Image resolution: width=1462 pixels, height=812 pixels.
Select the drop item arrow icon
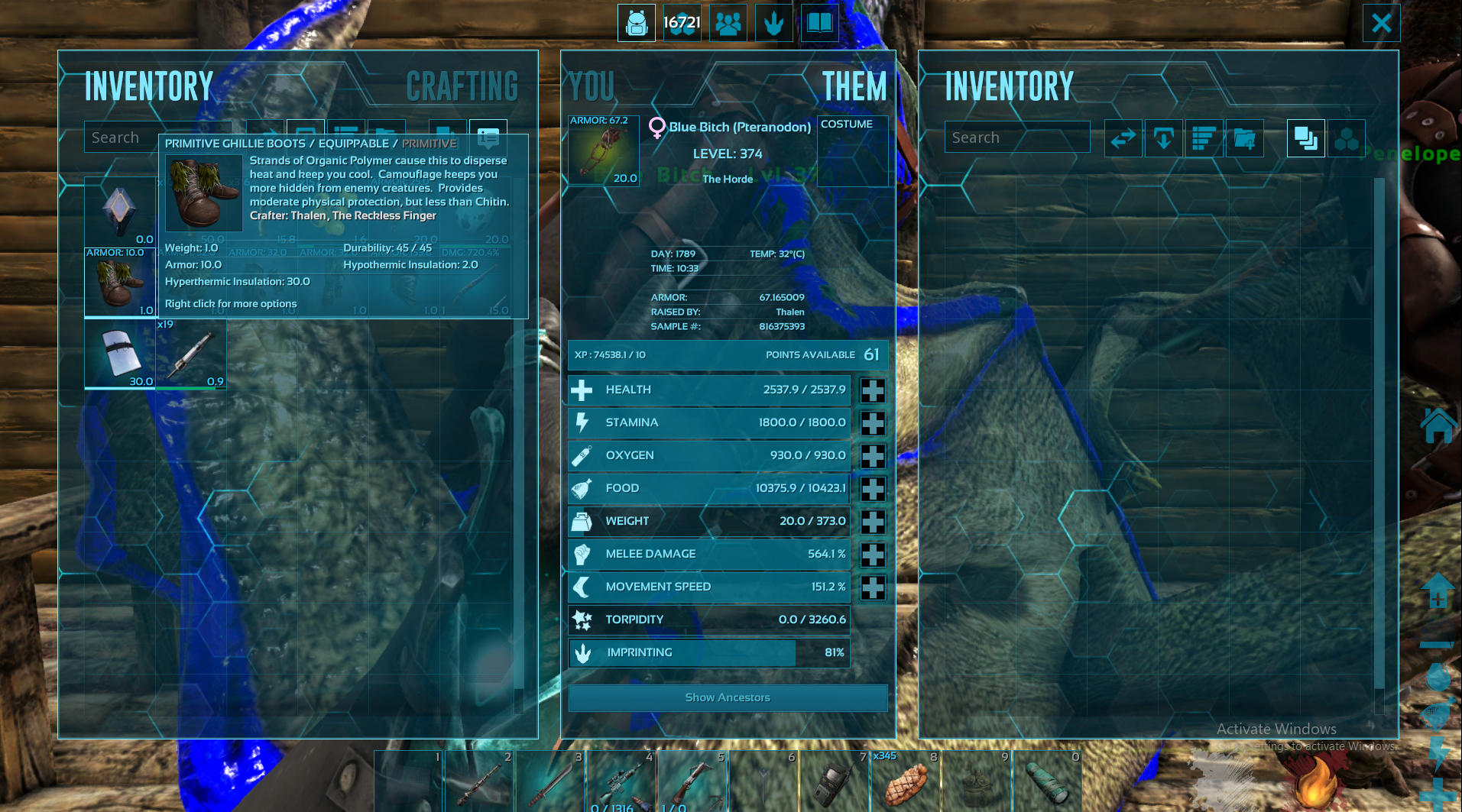coord(1163,138)
